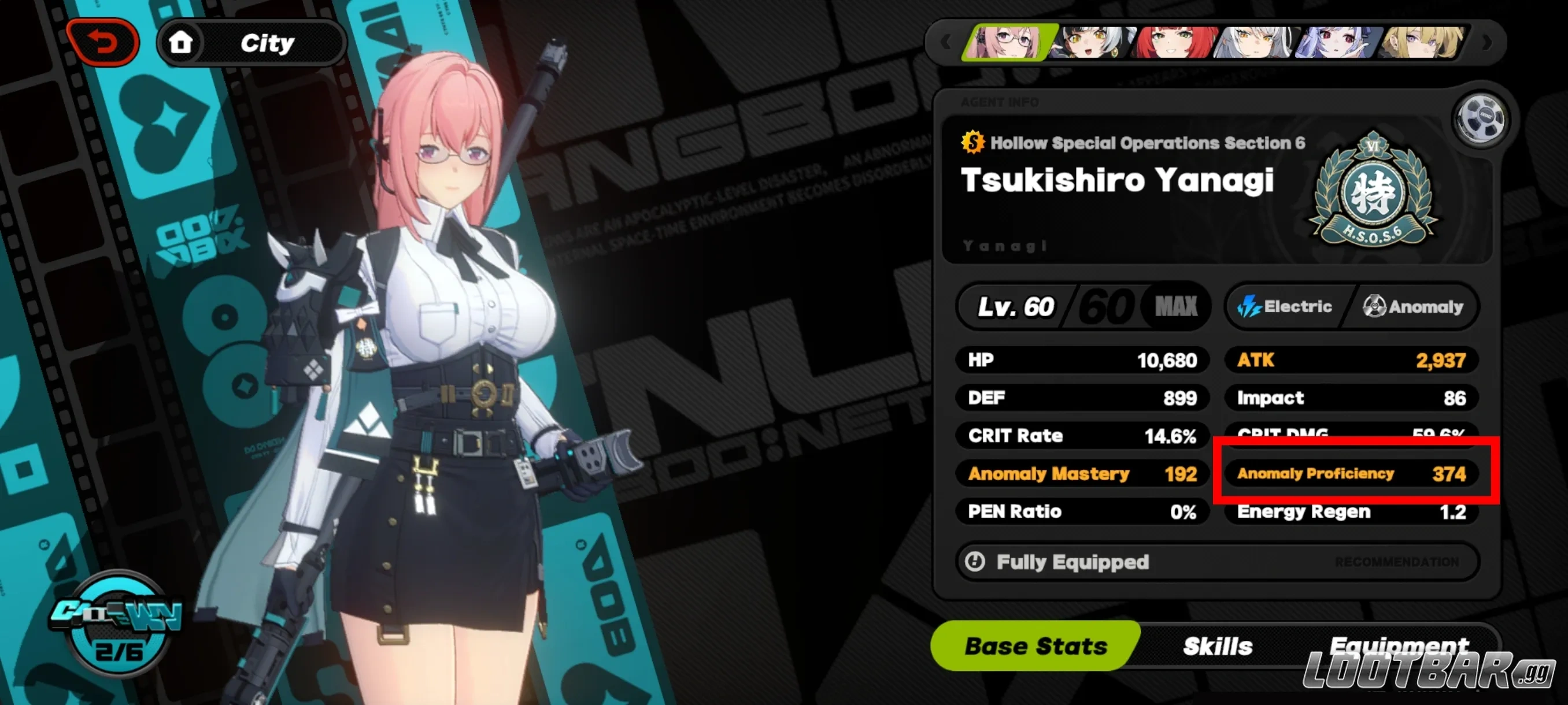Inspect the Anomaly Mastery stat row
Viewport: 1568px width, 705px height.
(x=1082, y=473)
